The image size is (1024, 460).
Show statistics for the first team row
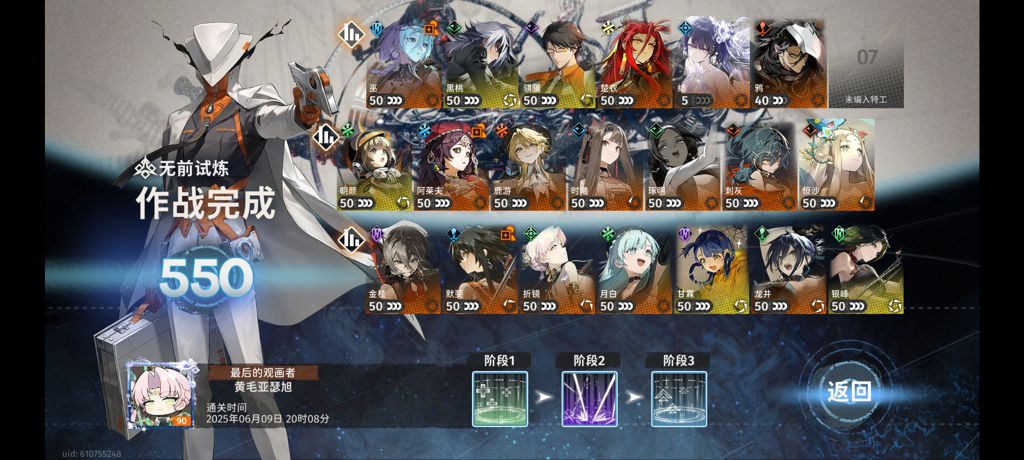coord(351,35)
